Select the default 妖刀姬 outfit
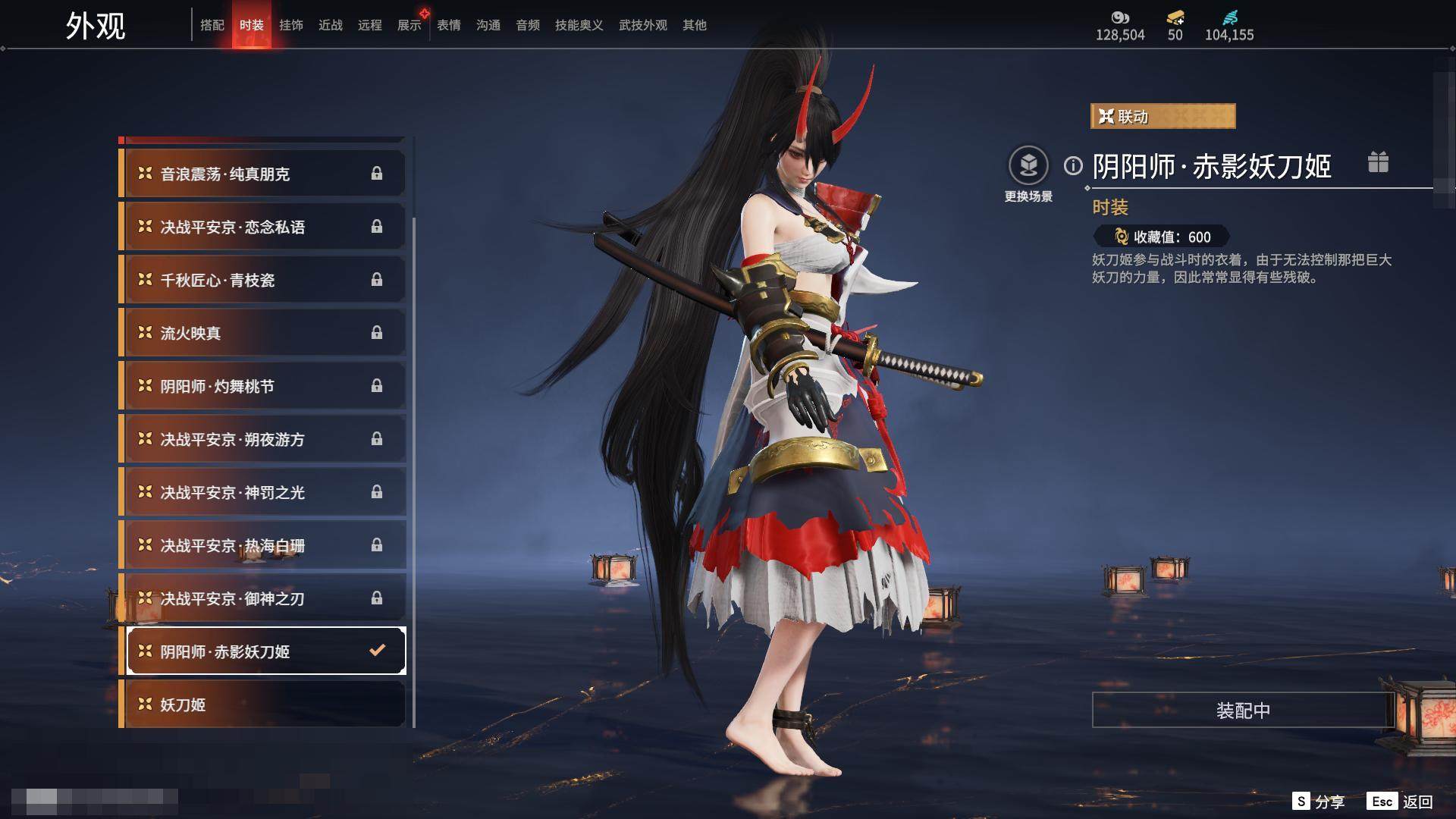Screen dimensions: 1456x819 [262, 704]
